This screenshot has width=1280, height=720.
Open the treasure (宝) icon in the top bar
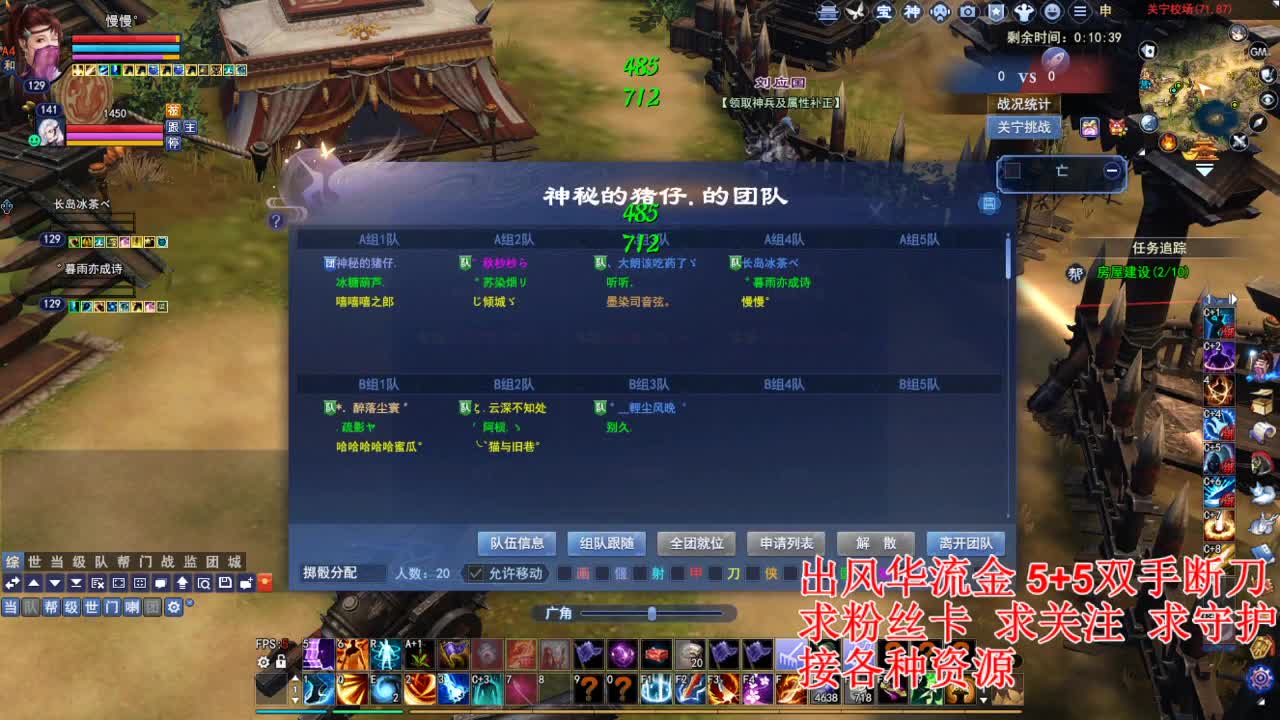(883, 12)
